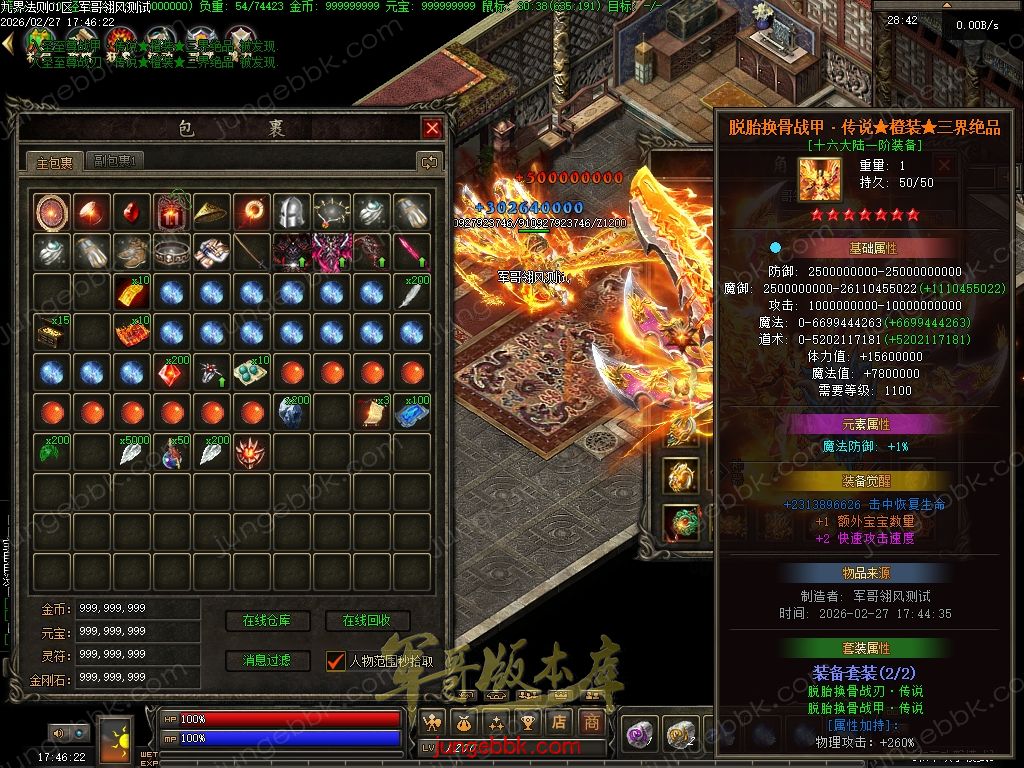Select the red gem x200 stack
Viewport: 1024px width, 768px height.
coord(170,371)
